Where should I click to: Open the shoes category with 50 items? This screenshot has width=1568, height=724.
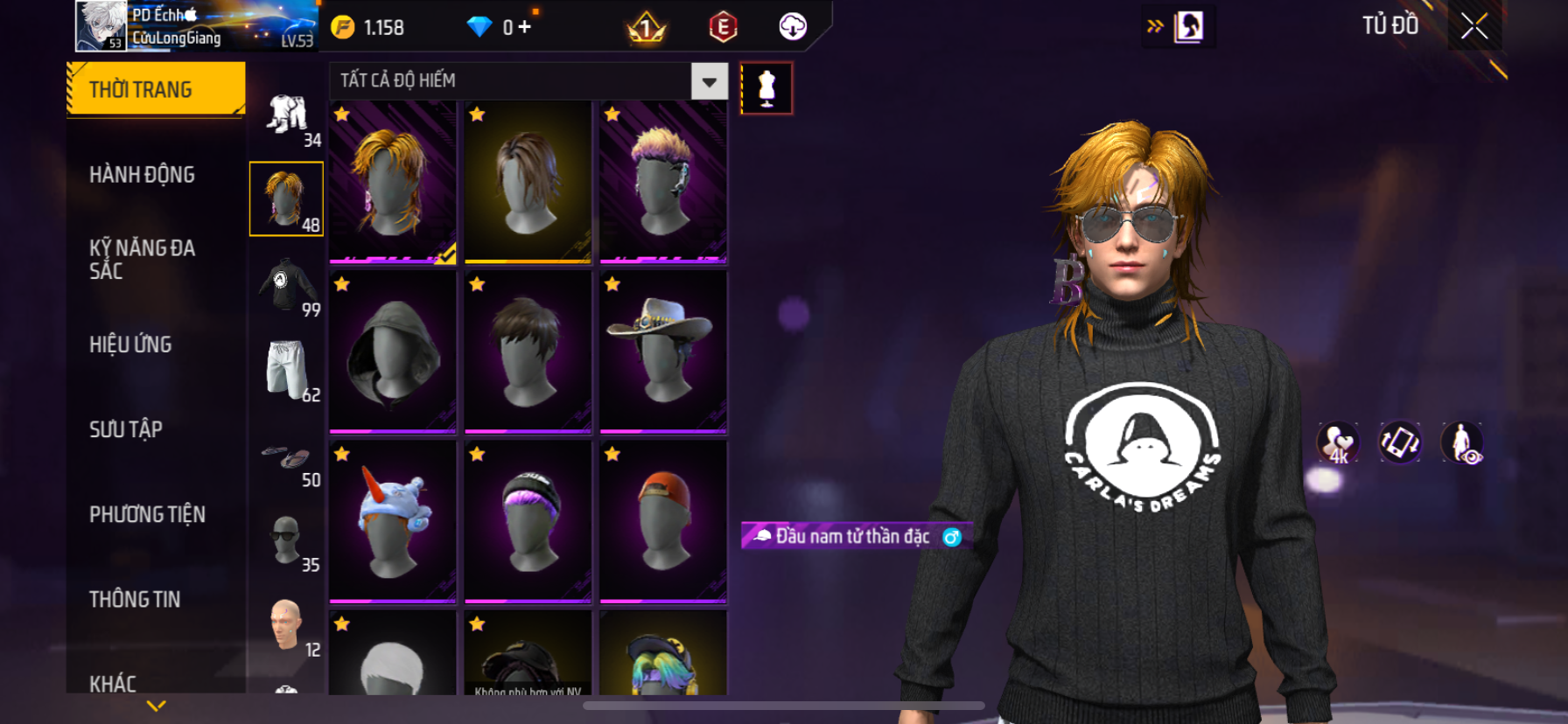tap(286, 458)
